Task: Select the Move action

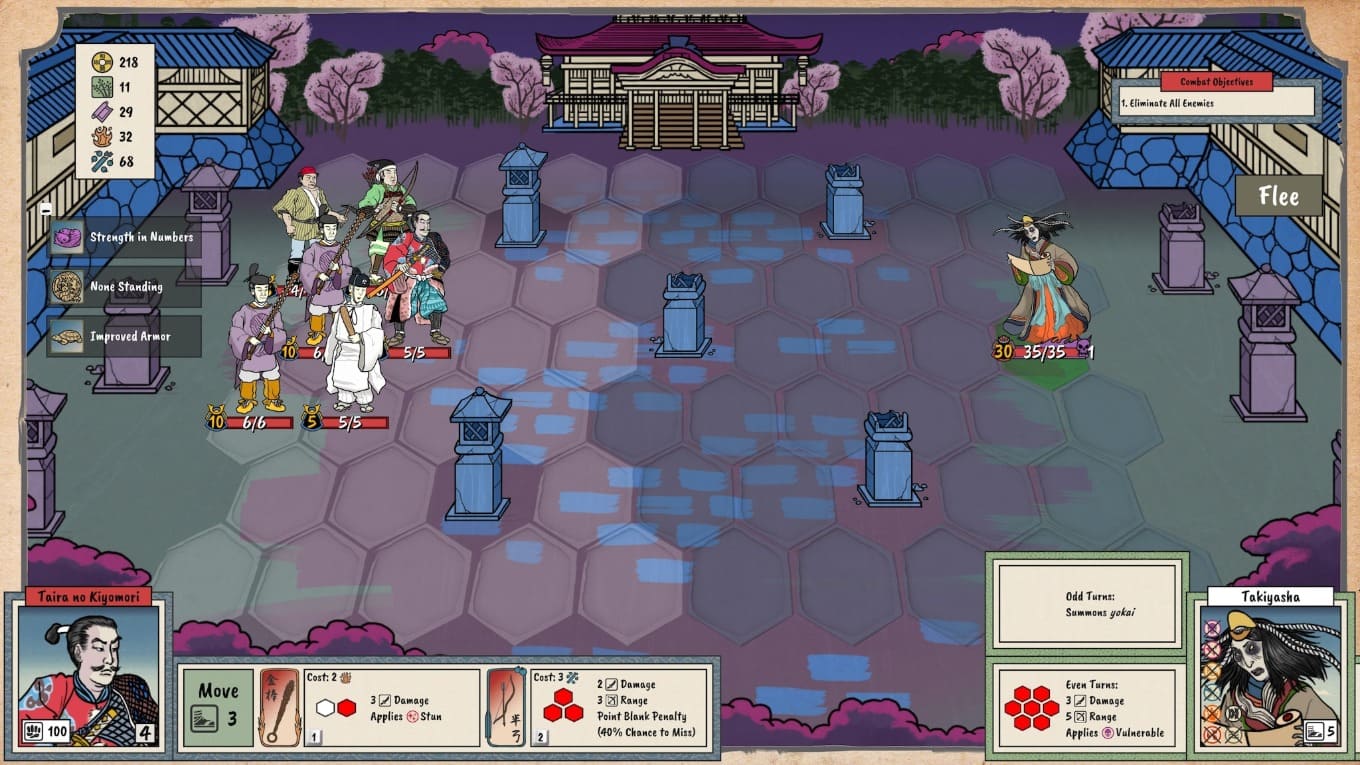Action: (x=218, y=707)
